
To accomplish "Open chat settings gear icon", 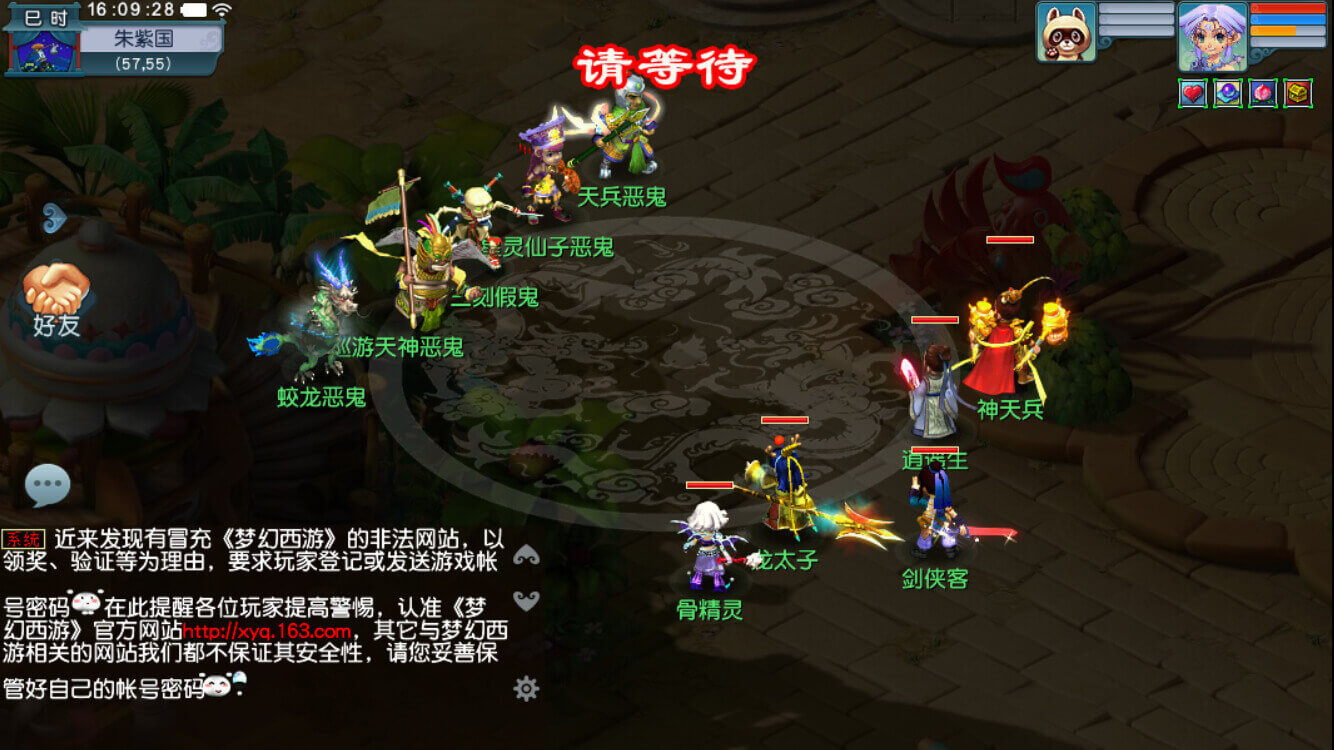I will pos(526,688).
